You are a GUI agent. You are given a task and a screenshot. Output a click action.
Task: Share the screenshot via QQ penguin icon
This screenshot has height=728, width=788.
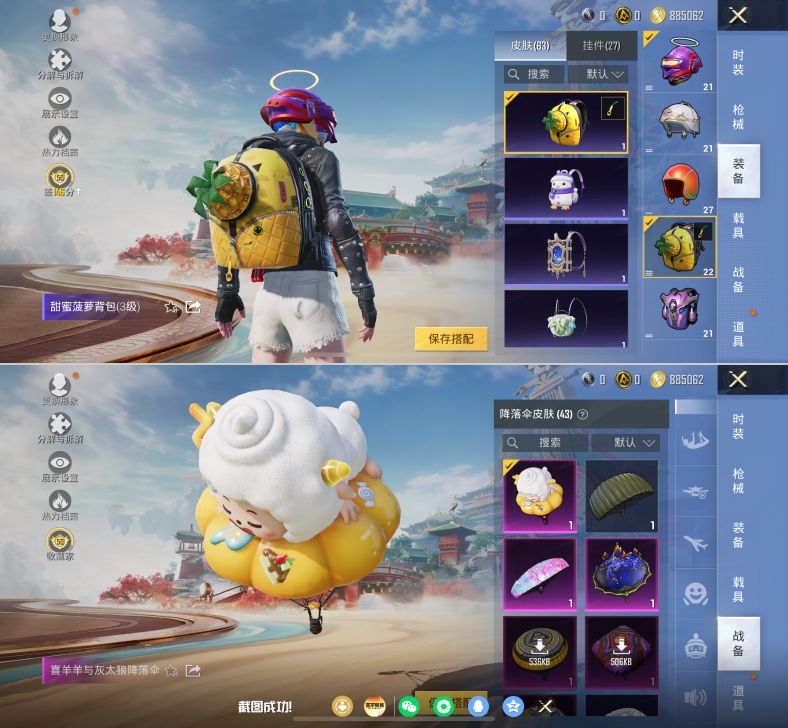pos(478,706)
